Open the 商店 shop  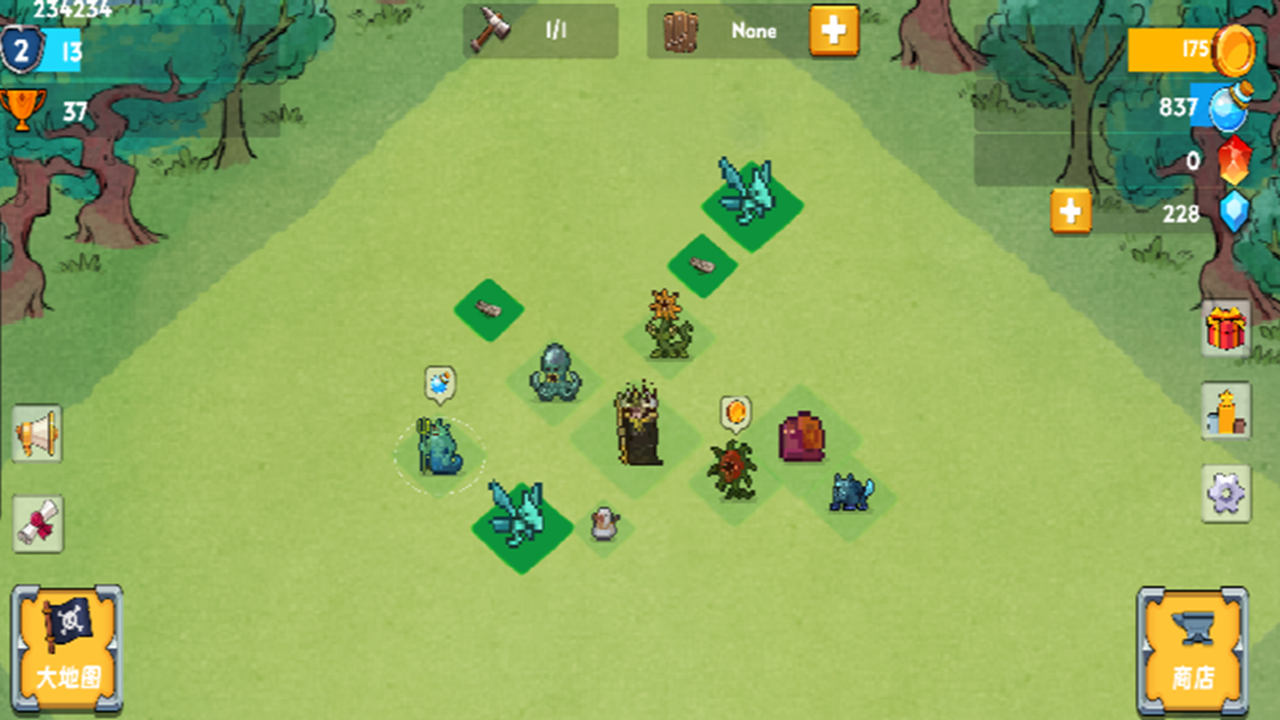tap(1192, 650)
